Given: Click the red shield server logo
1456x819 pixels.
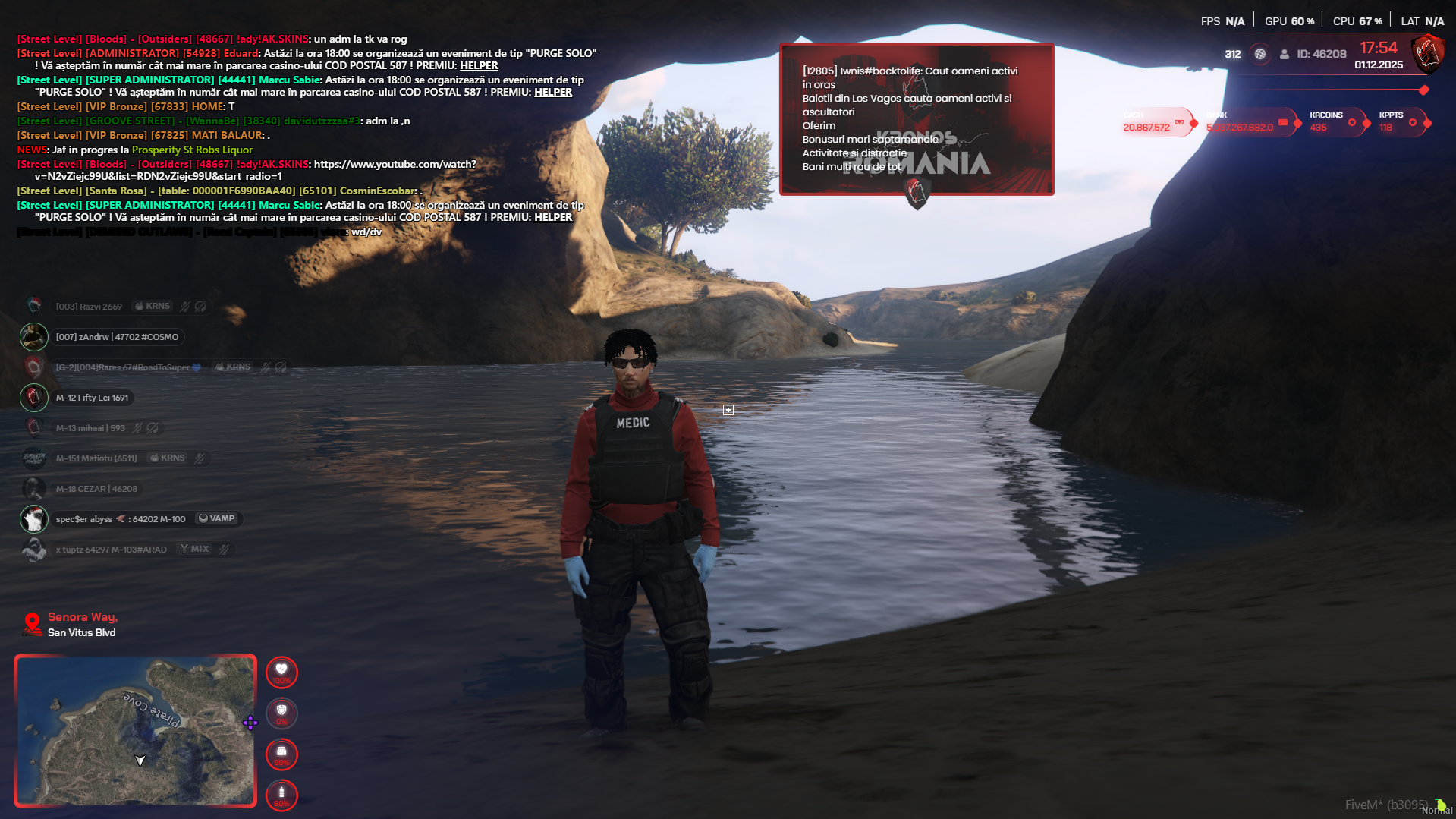Looking at the screenshot, I should coord(1427,53).
